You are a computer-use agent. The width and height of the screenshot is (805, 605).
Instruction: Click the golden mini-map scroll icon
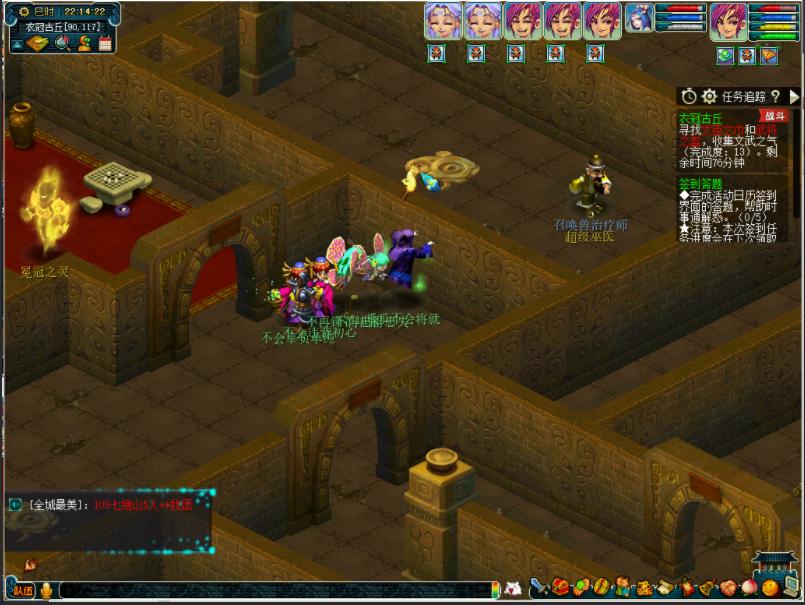coord(37,43)
